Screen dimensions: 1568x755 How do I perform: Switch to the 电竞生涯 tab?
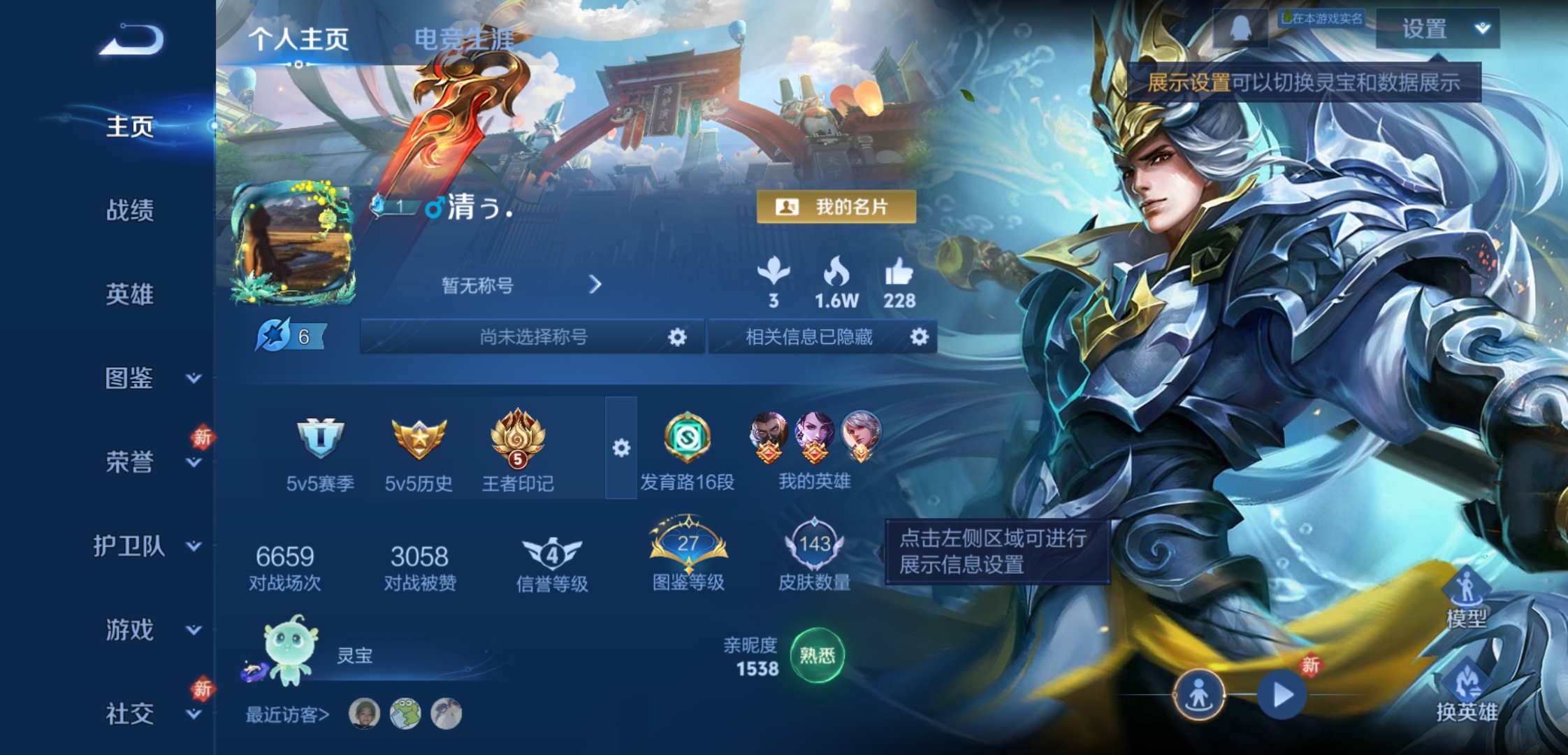(x=464, y=39)
